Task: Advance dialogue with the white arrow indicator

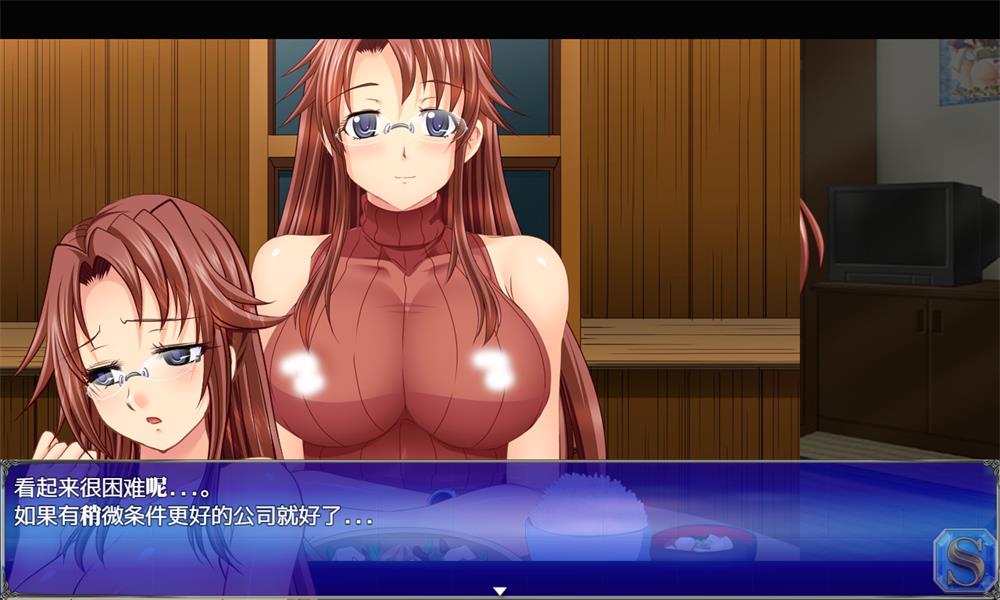Action: (500, 591)
